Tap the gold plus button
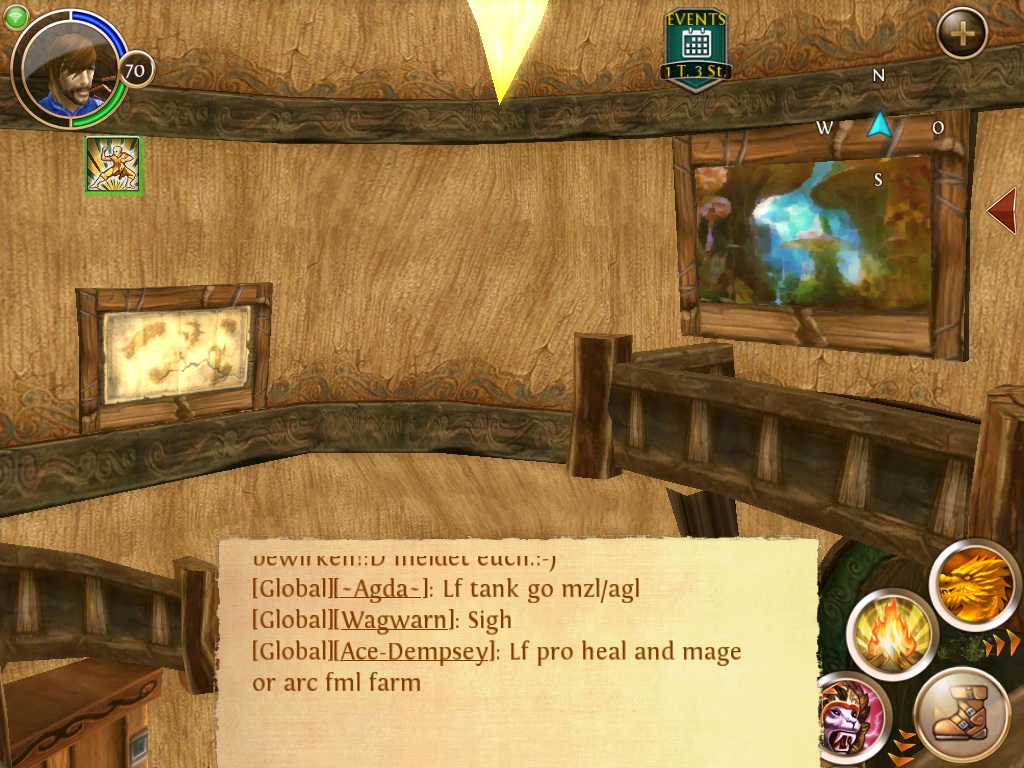 [x=962, y=34]
